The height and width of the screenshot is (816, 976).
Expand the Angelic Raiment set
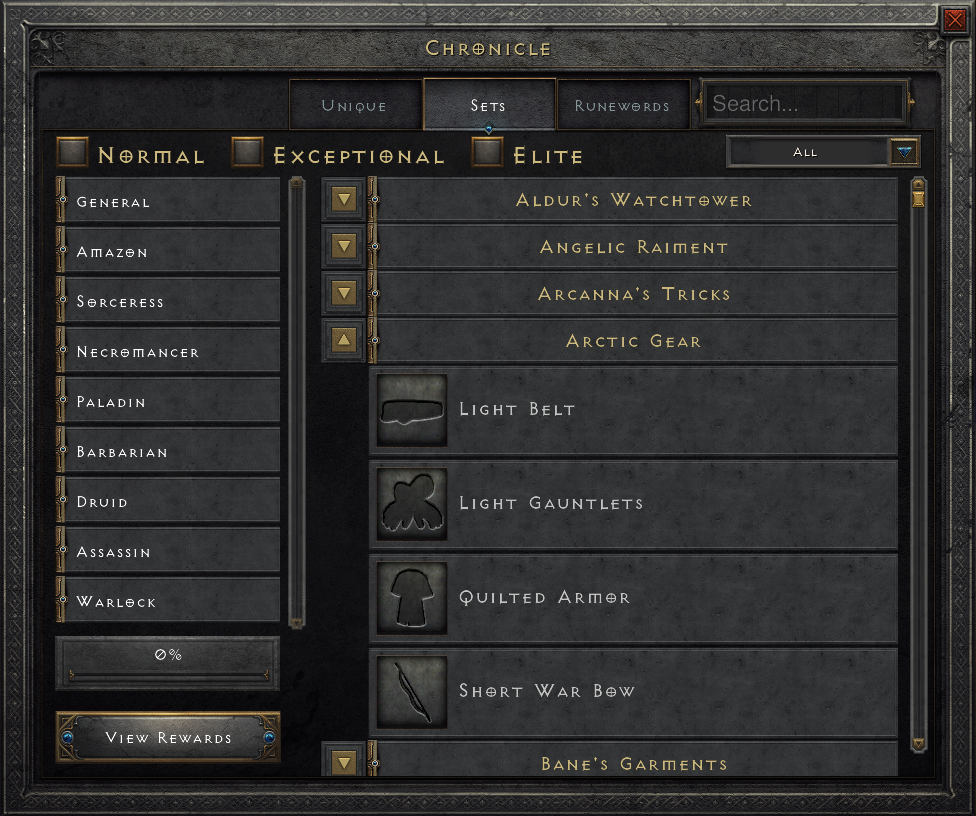click(344, 247)
